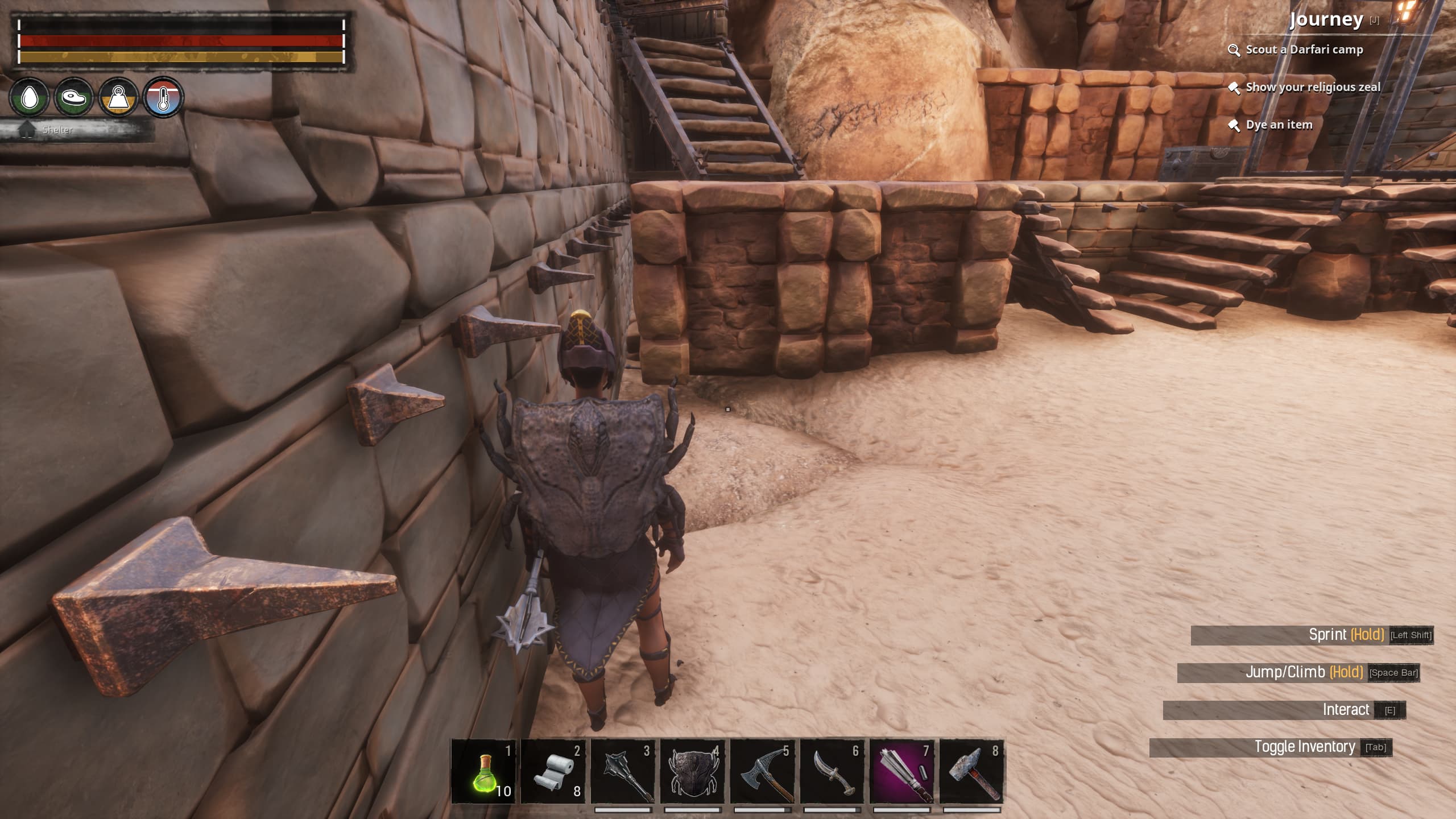
Task: Click the thirst water drop icon
Action: click(29, 97)
